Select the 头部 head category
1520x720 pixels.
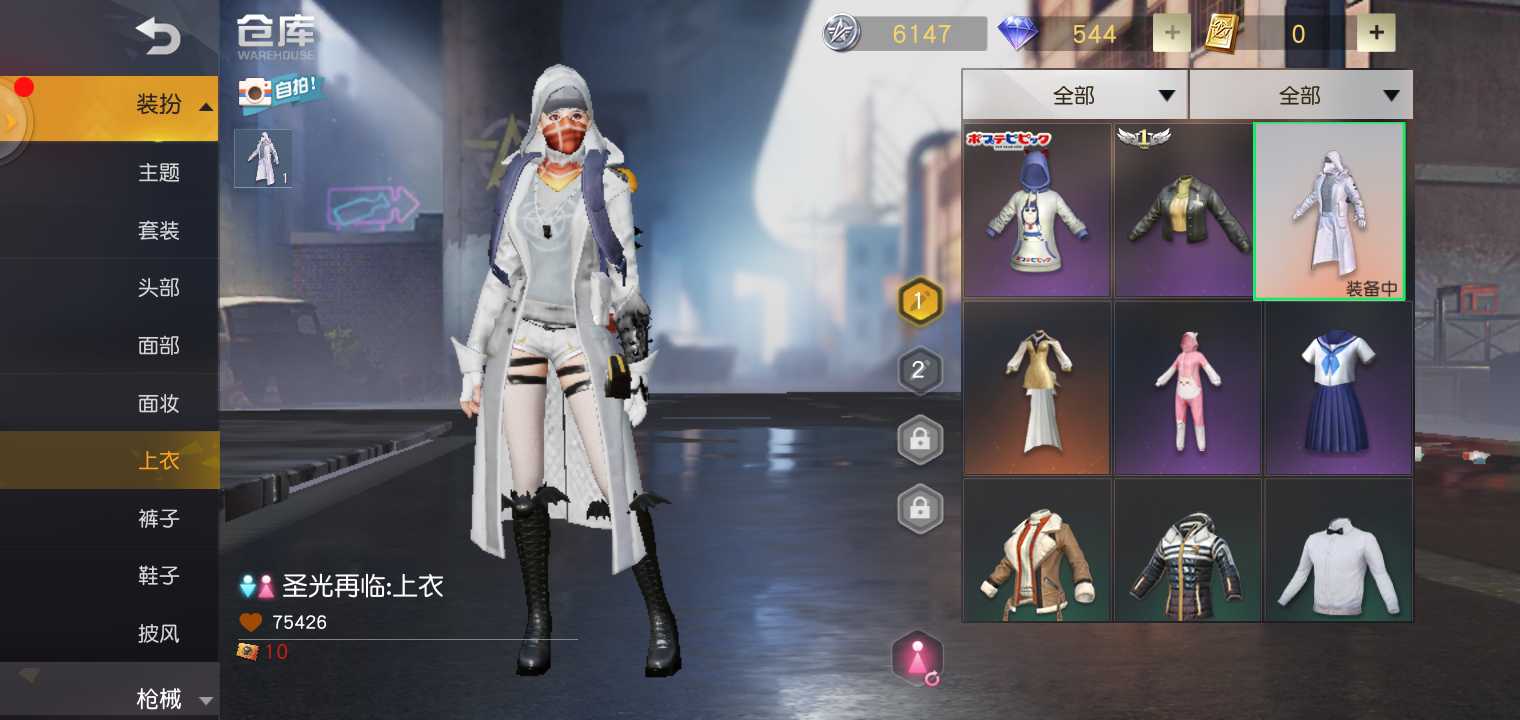(x=158, y=288)
